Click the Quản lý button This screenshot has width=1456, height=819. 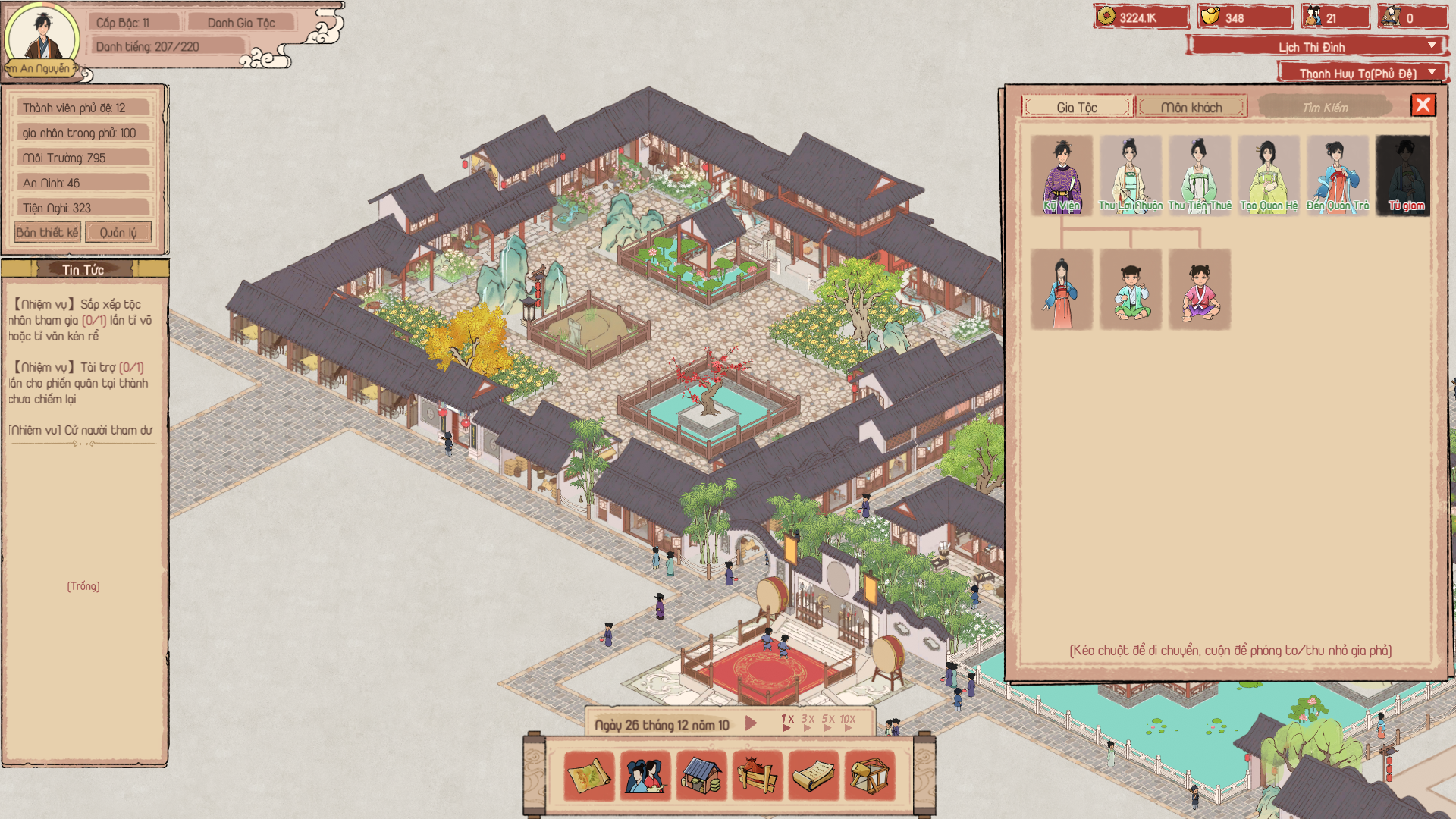coord(118,232)
